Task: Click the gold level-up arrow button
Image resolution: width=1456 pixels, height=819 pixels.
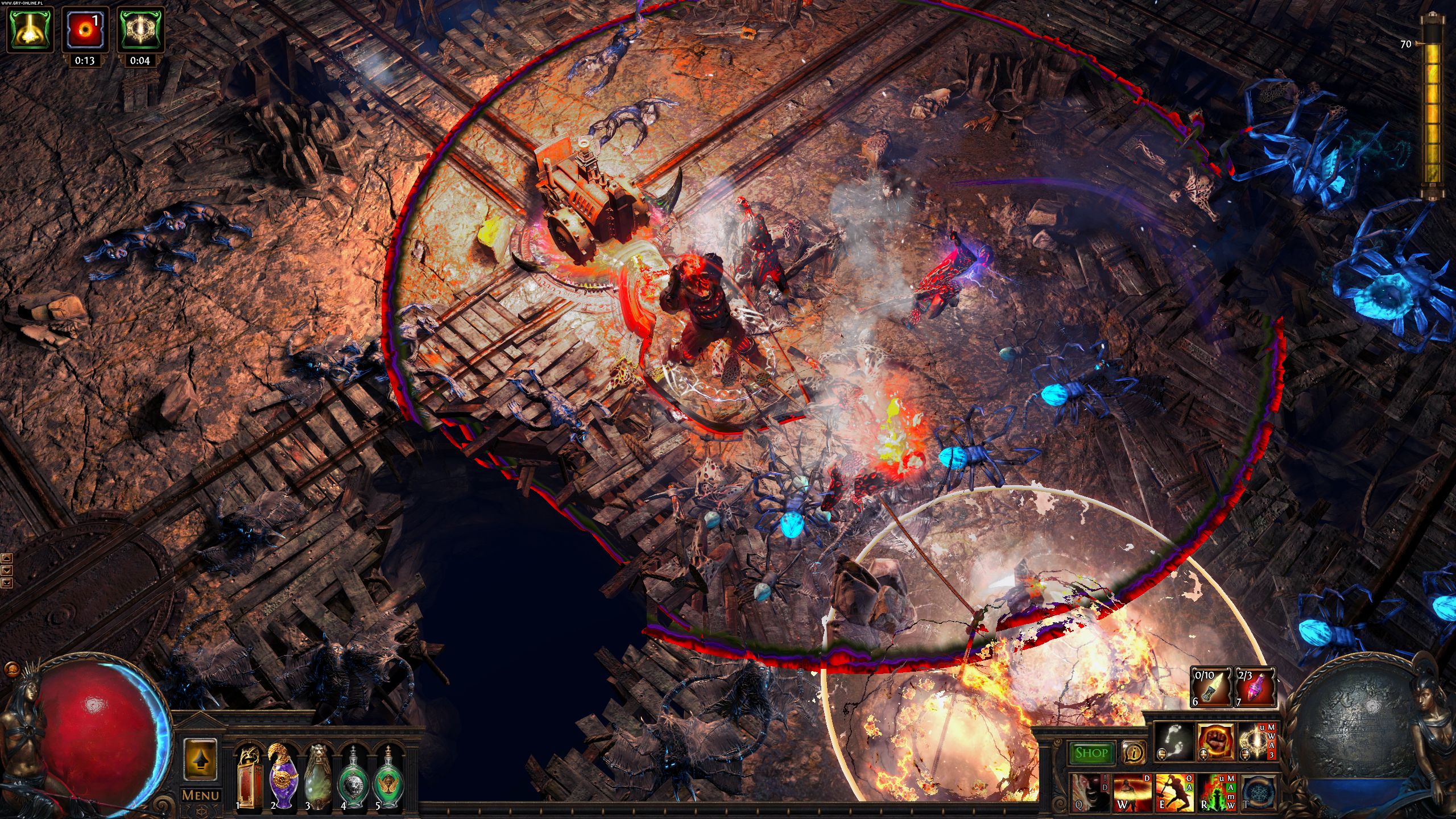Action: [200, 759]
